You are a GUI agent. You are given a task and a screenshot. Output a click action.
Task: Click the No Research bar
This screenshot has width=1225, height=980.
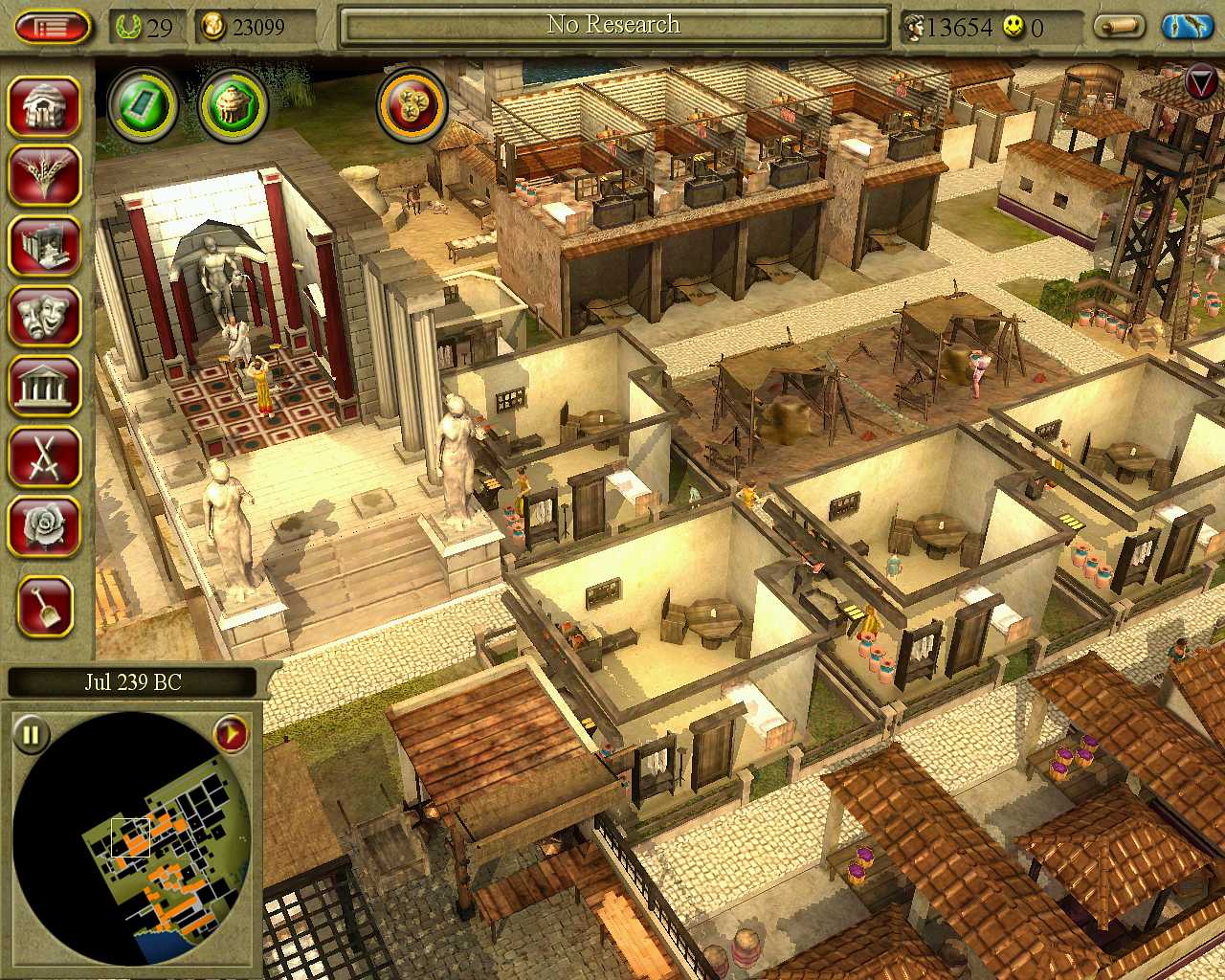[613, 26]
